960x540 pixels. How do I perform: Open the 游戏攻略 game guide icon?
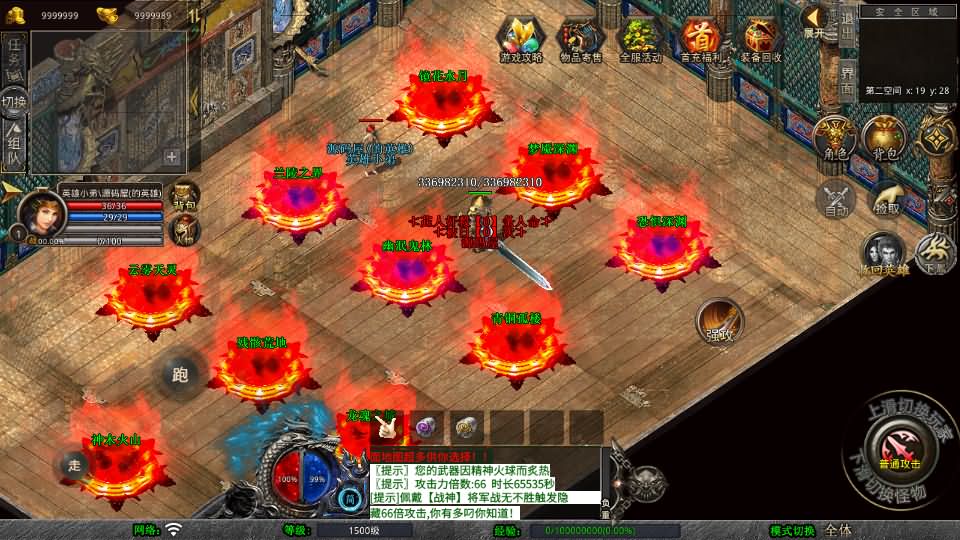click(520, 38)
